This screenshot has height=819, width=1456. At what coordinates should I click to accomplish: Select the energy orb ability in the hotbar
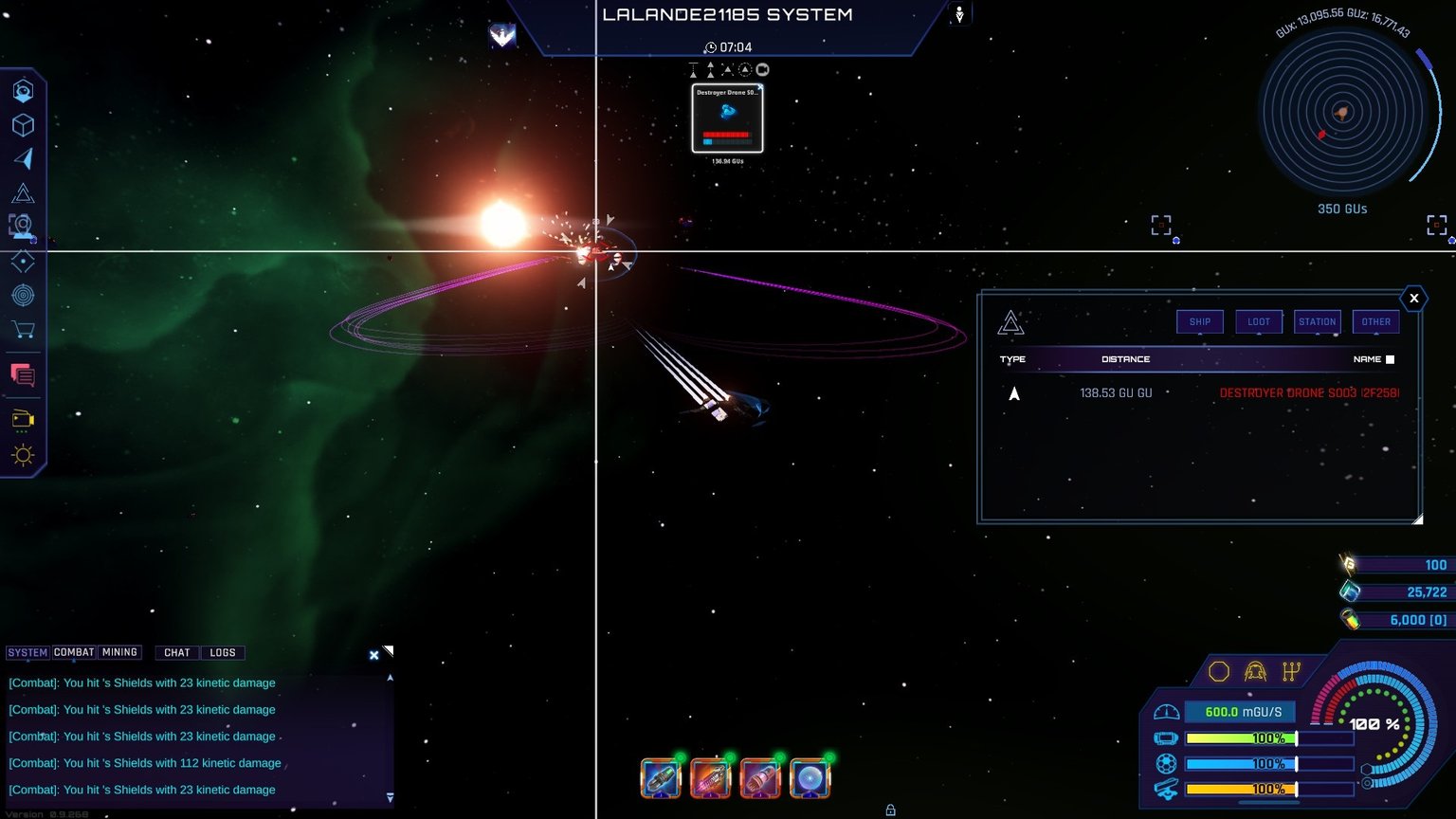tap(810, 777)
